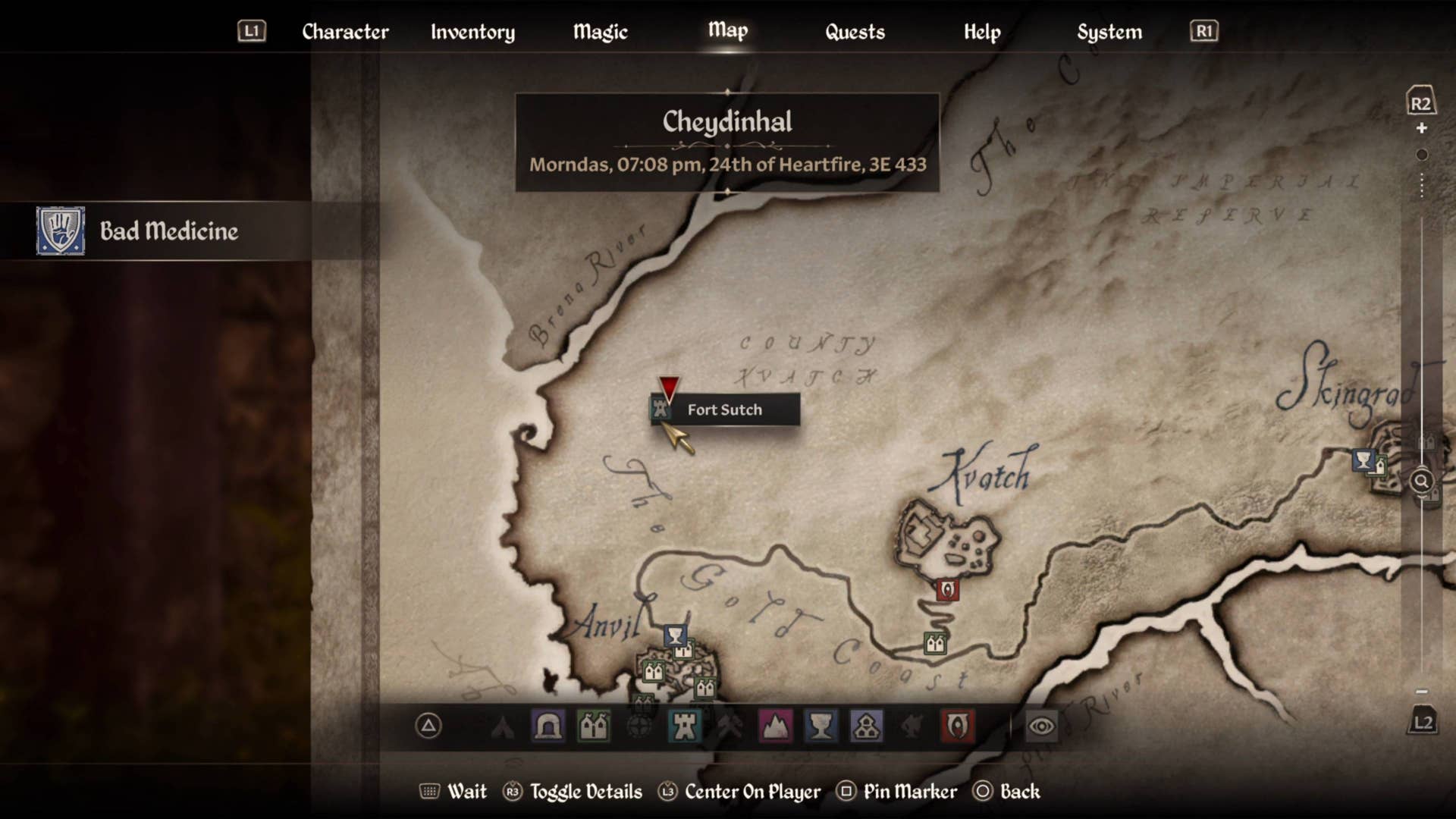The height and width of the screenshot is (819, 1456).
Task: Select the settlement marker on the Gold Coast road
Action: pos(935,644)
